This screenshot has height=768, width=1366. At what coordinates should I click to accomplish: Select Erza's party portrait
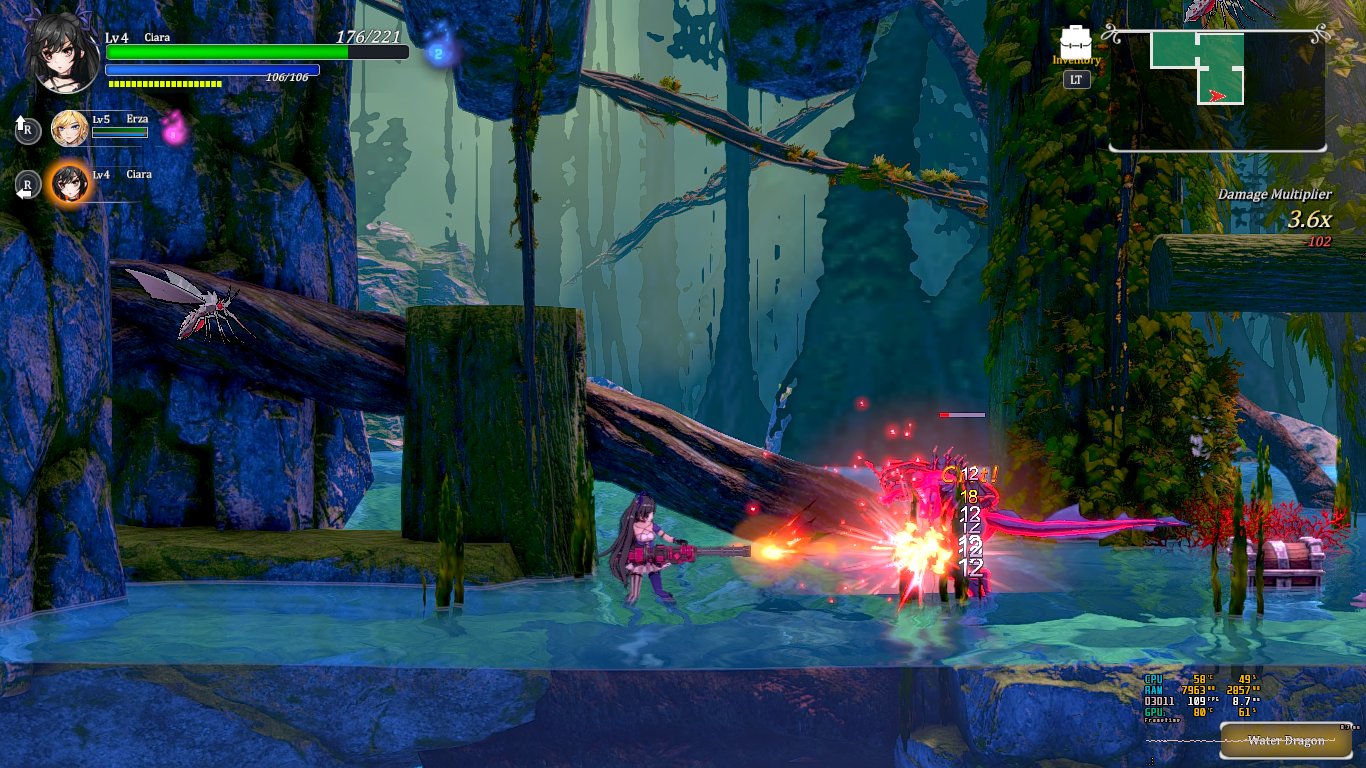tap(69, 128)
